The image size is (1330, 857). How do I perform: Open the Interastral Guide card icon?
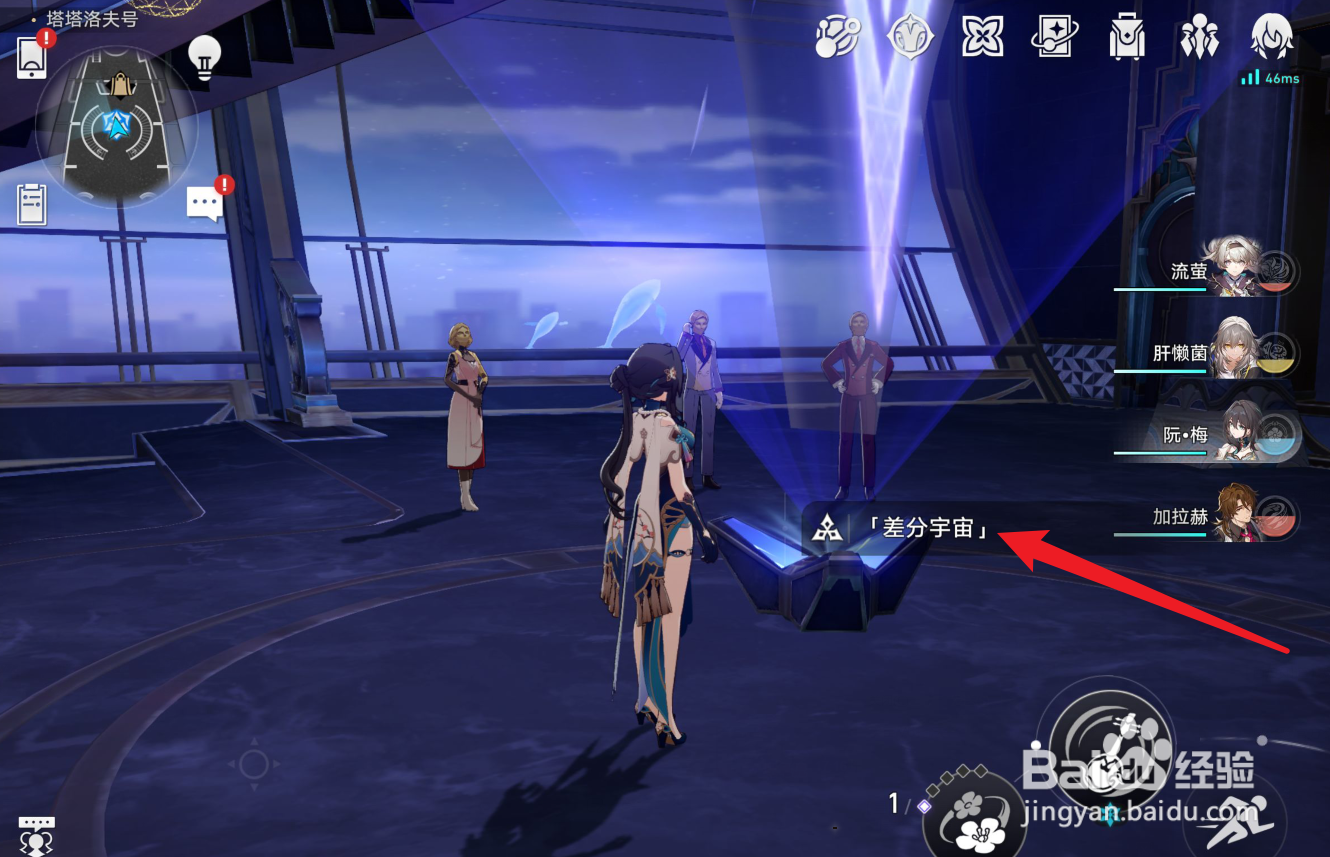(x=1054, y=37)
